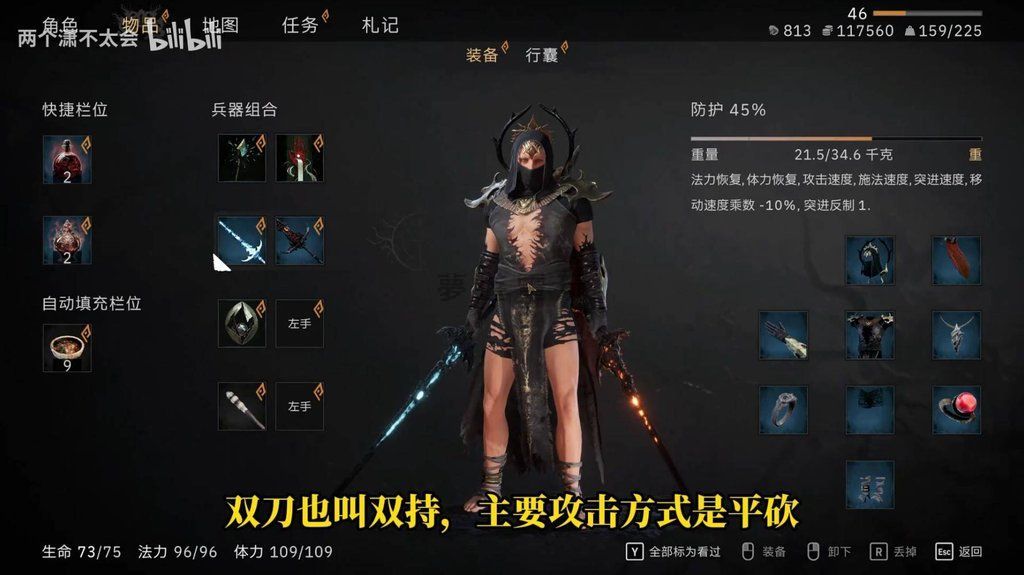Select the gloves armor slot
Screen dimensions: 1024x575
(783, 335)
